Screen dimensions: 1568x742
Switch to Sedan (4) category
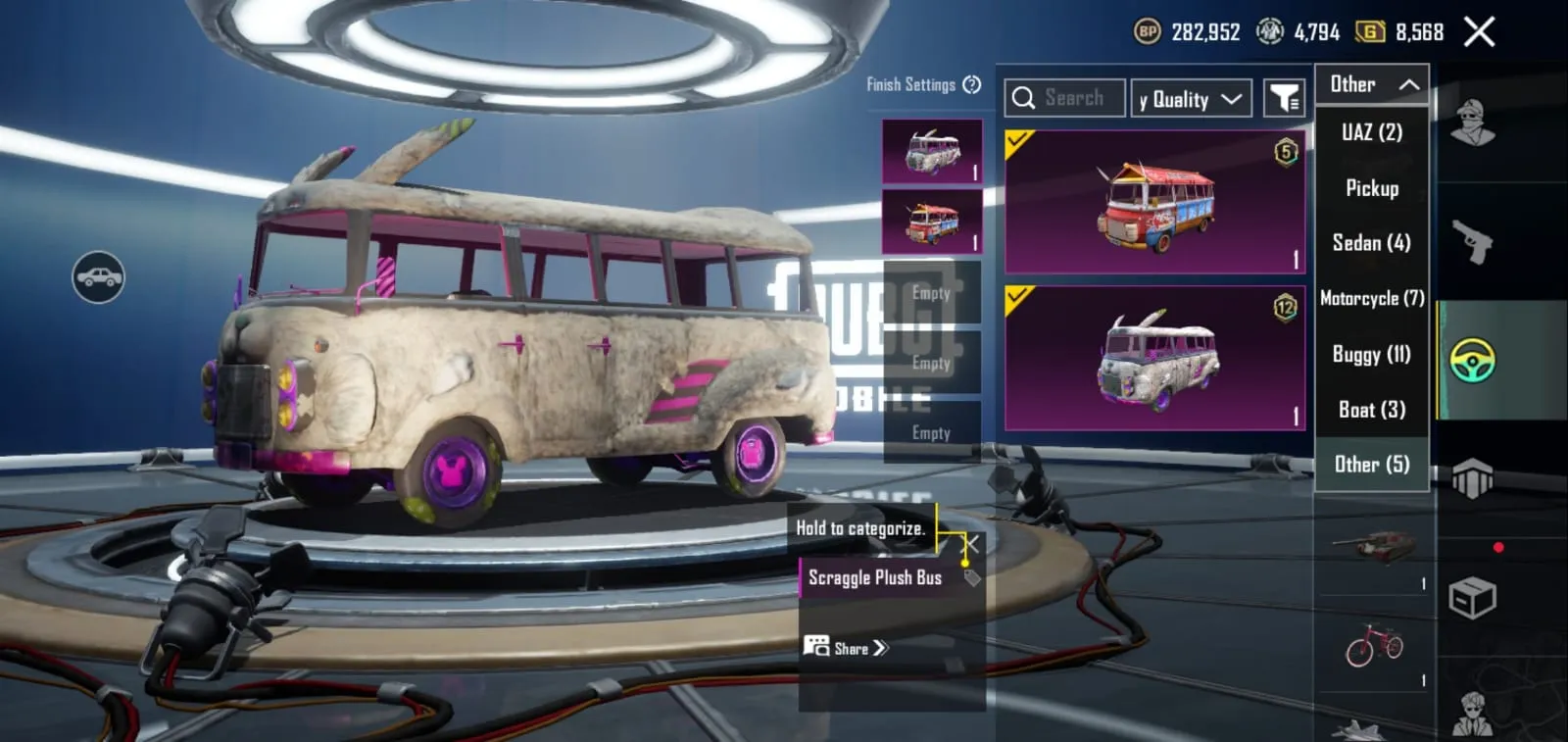click(x=1372, y=243)
